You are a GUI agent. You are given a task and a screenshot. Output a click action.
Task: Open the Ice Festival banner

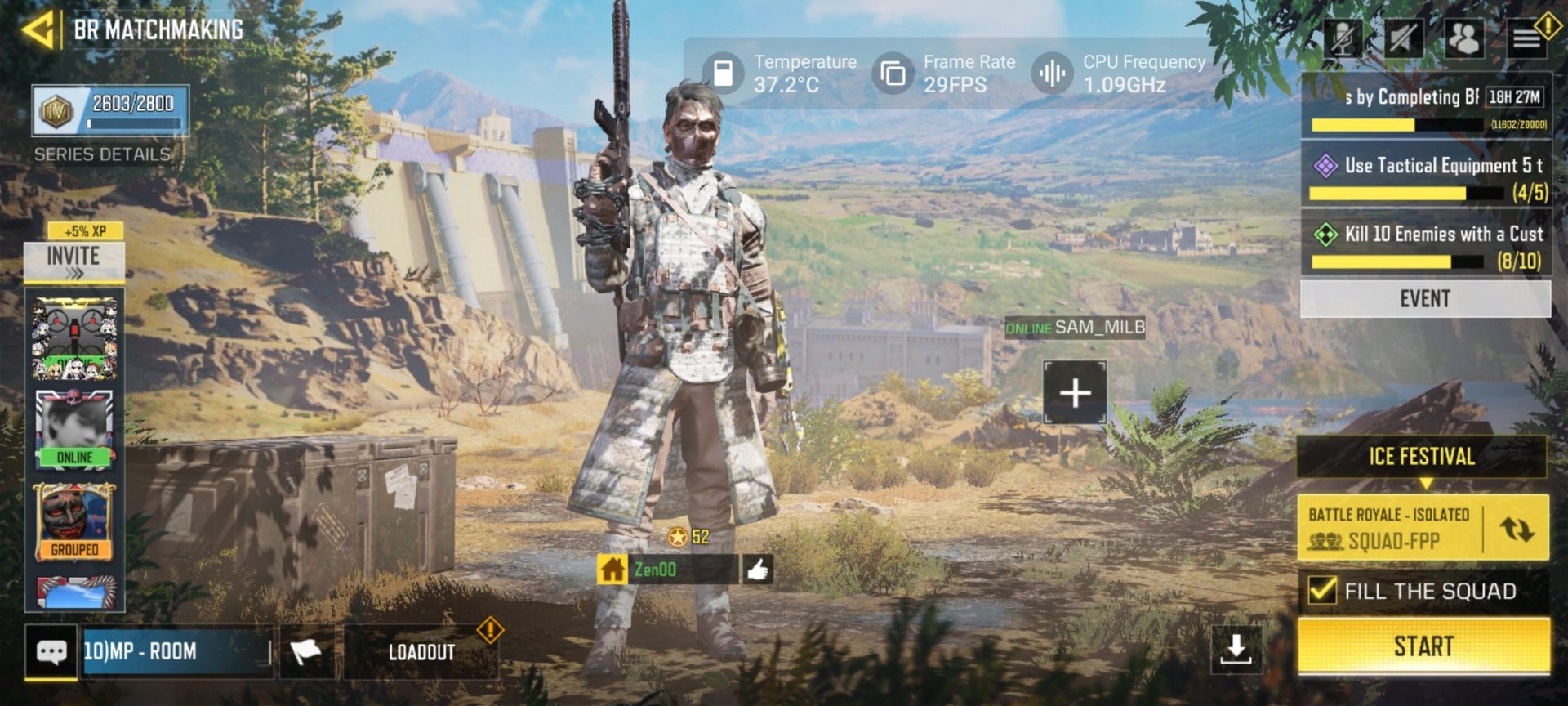click(x=1422, y=456)
